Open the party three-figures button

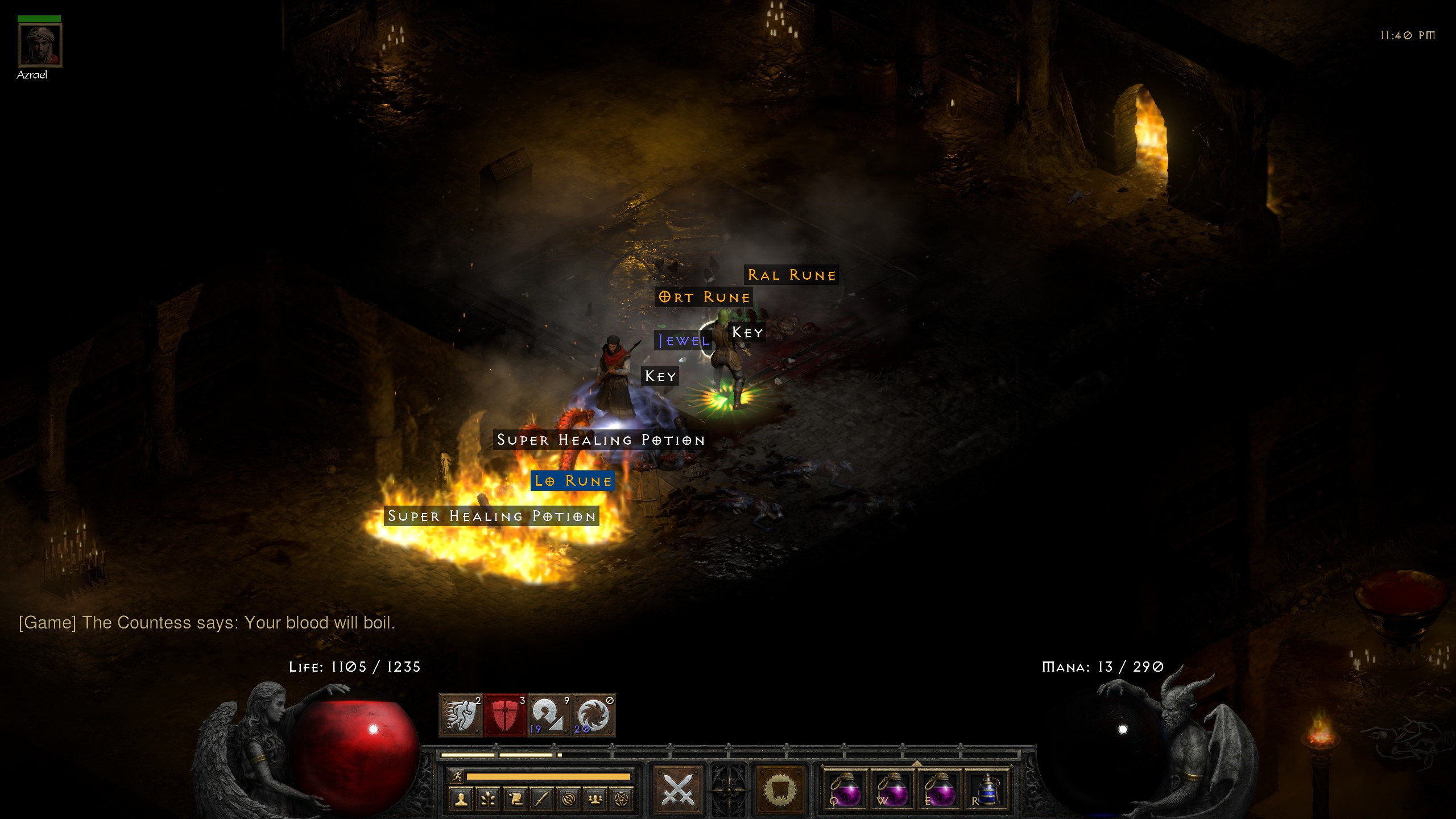pos(595,799)
